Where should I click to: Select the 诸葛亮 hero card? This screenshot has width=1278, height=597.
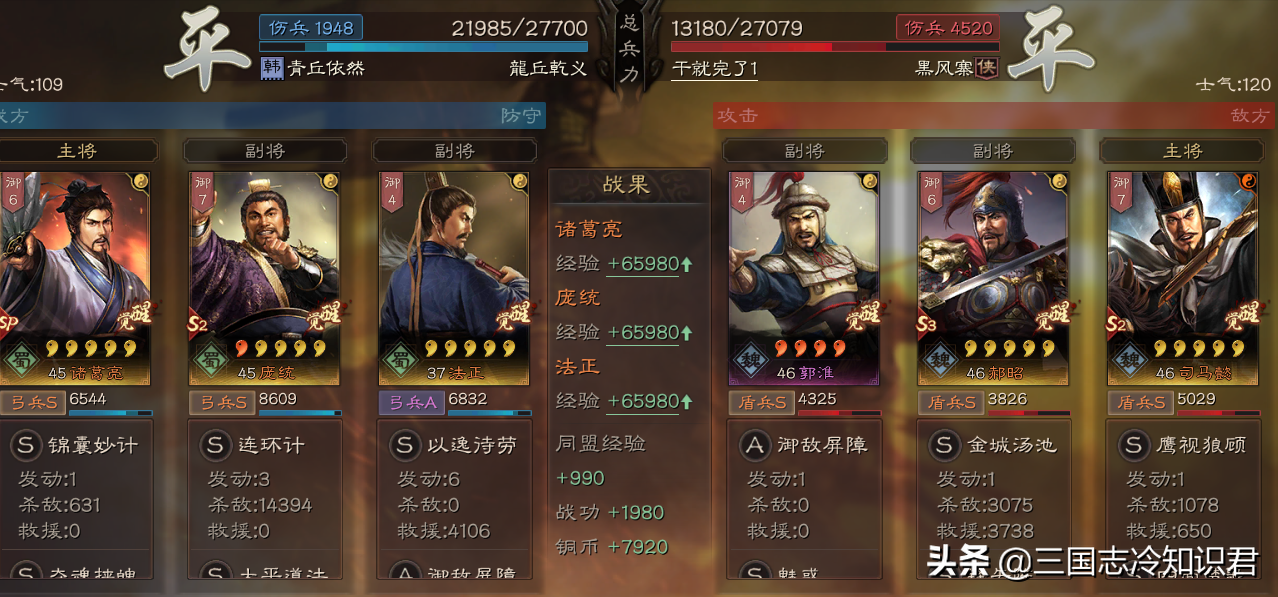[x=75, y=275]
